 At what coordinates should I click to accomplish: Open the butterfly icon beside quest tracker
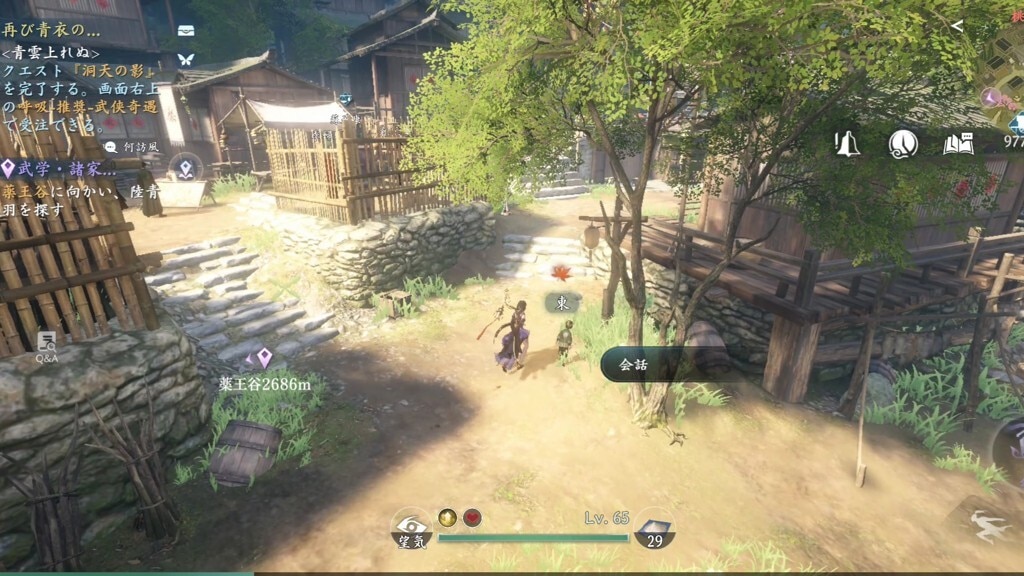tap(186, 60)
